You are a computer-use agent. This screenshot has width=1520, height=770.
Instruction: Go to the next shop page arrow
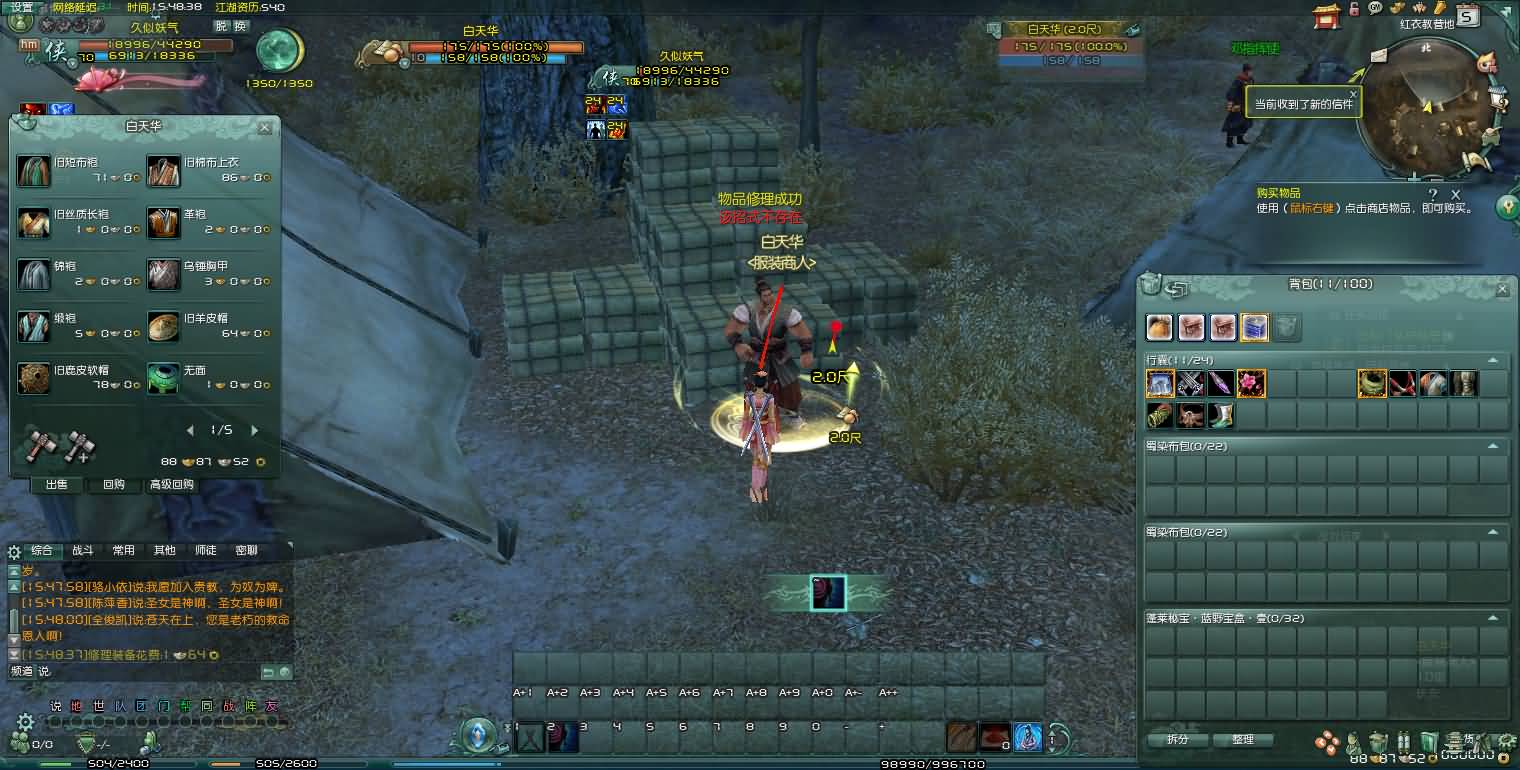coord(254,430)
